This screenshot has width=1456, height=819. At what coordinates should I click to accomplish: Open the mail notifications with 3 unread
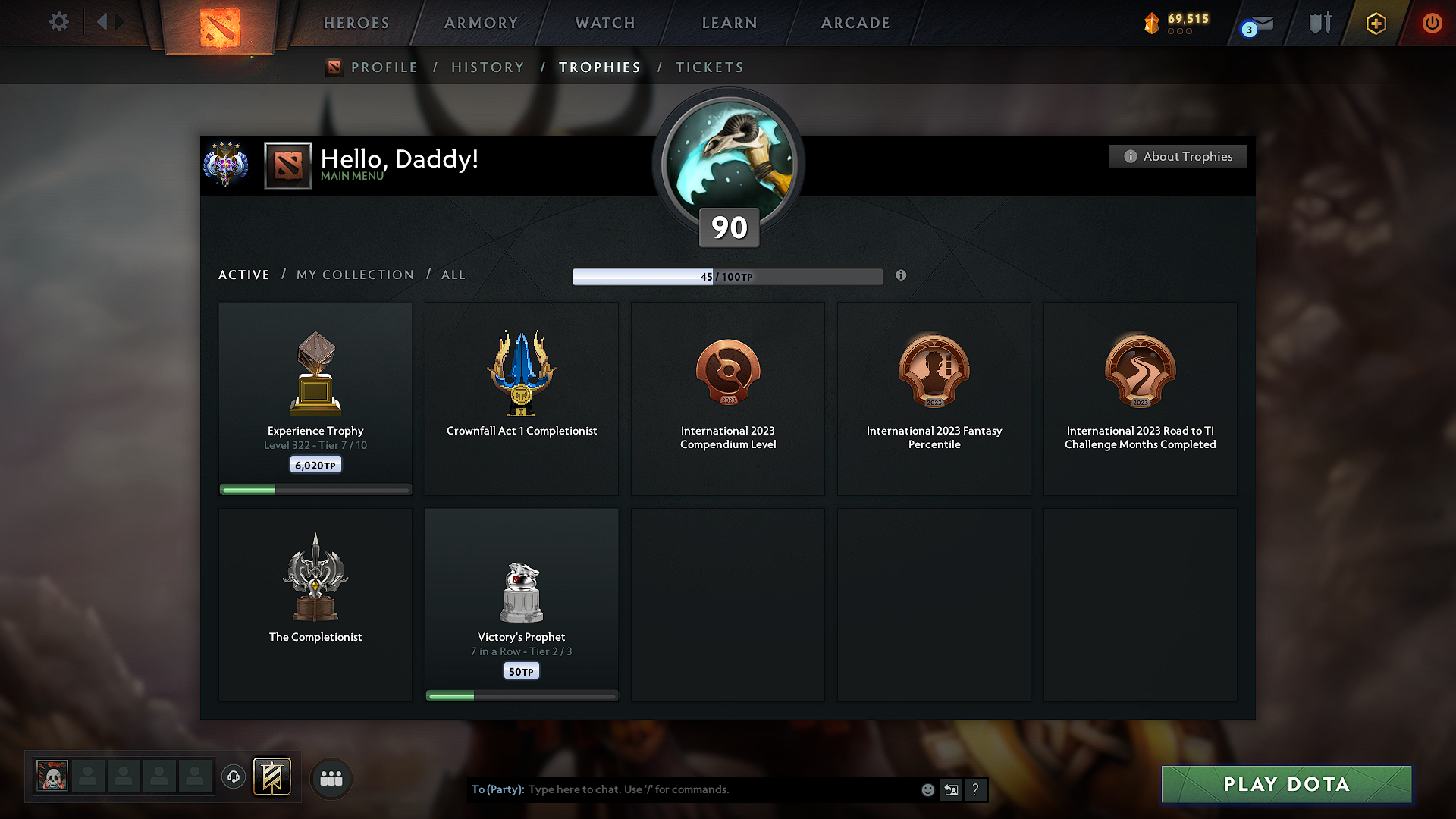pos(1255,23)
